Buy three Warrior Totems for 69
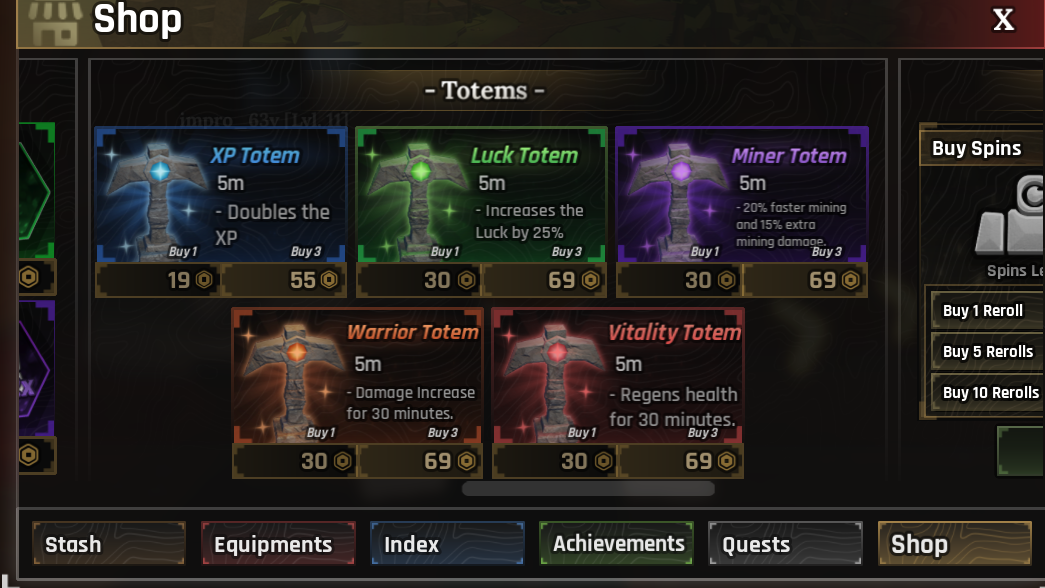The width and height of the screenshot is (1045, 588). tap(420, 461)
